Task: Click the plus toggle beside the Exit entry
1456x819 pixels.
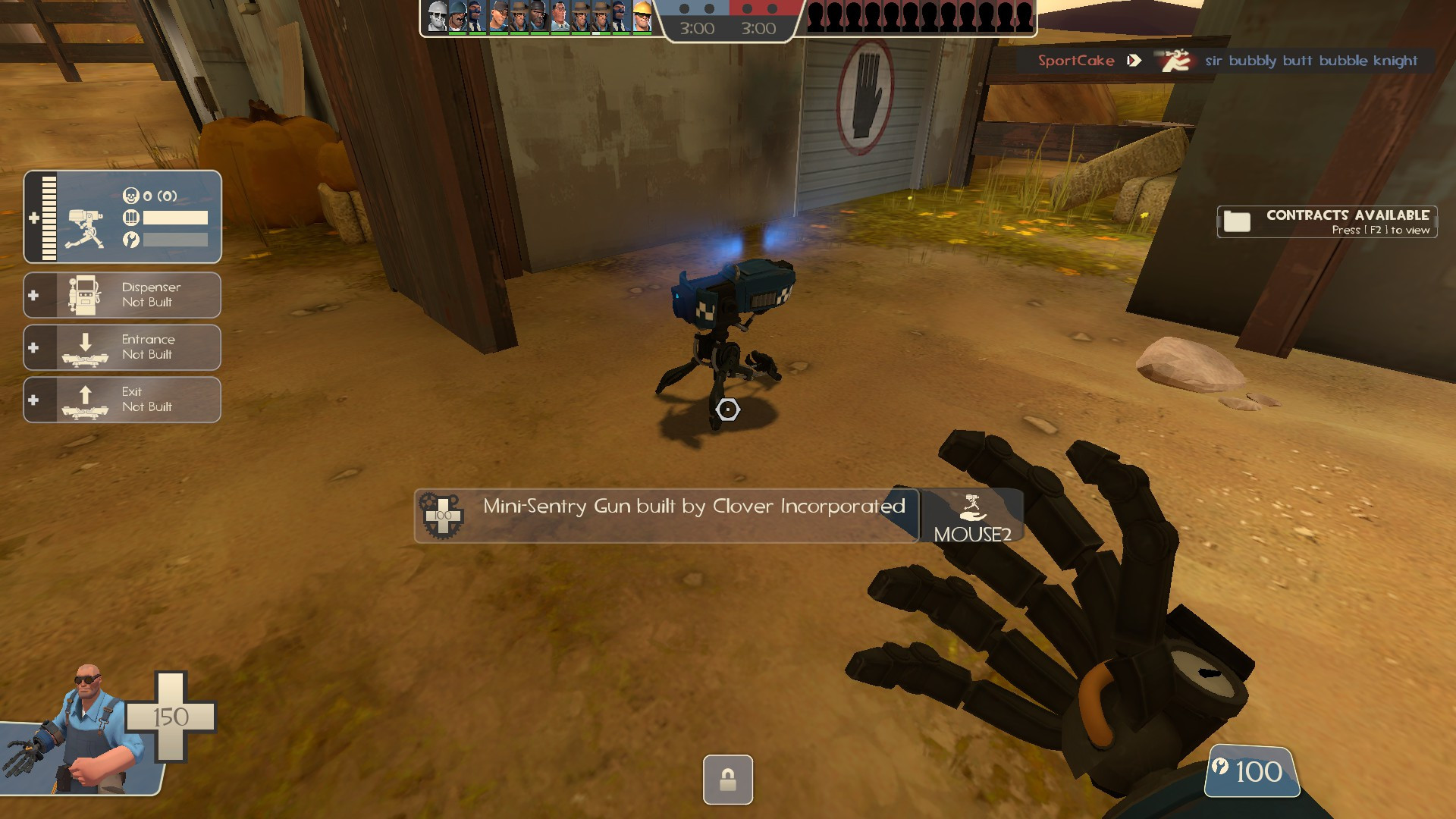Action: [34, 400]
